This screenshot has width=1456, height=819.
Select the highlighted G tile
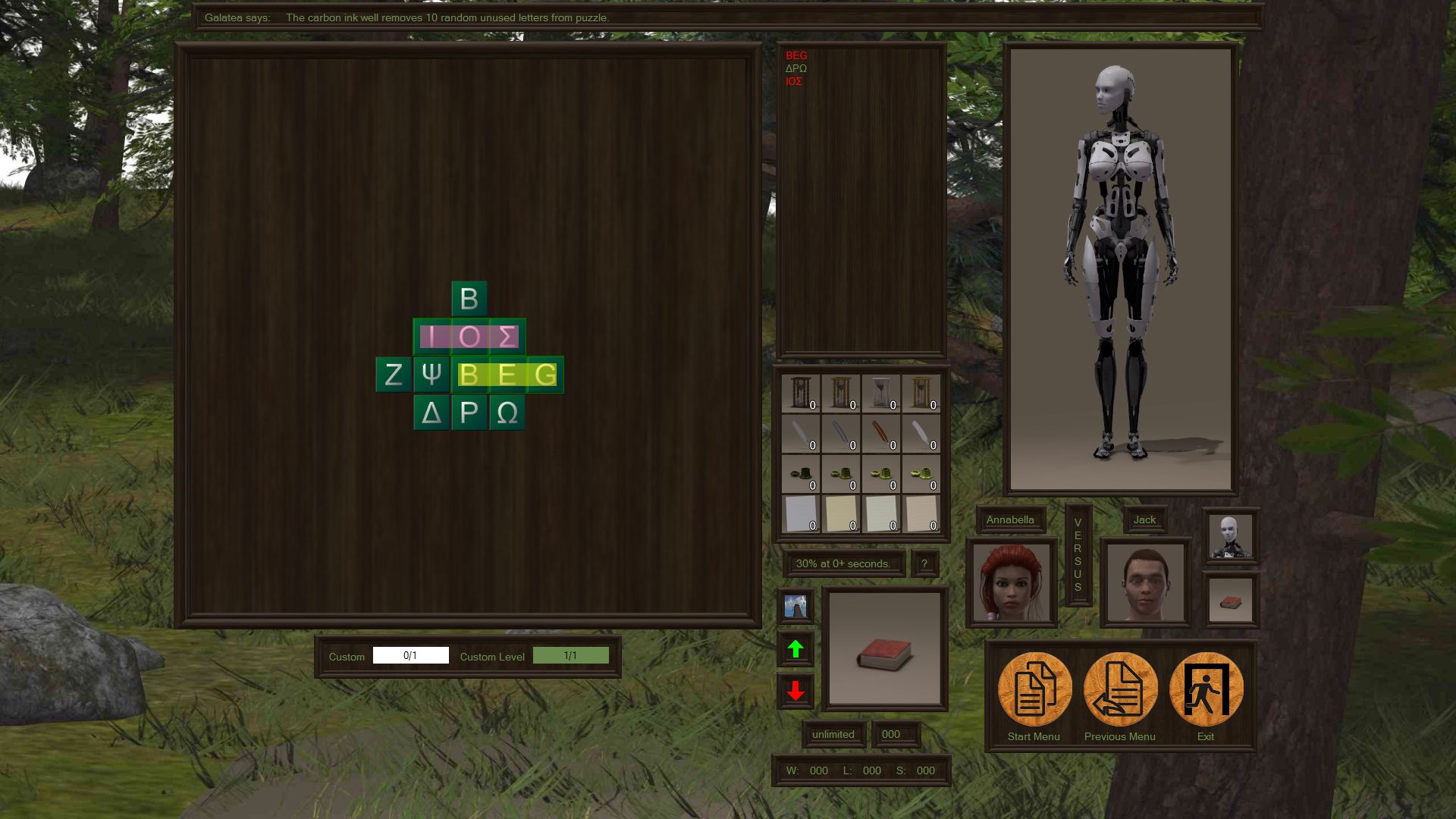tap(545, 375)
